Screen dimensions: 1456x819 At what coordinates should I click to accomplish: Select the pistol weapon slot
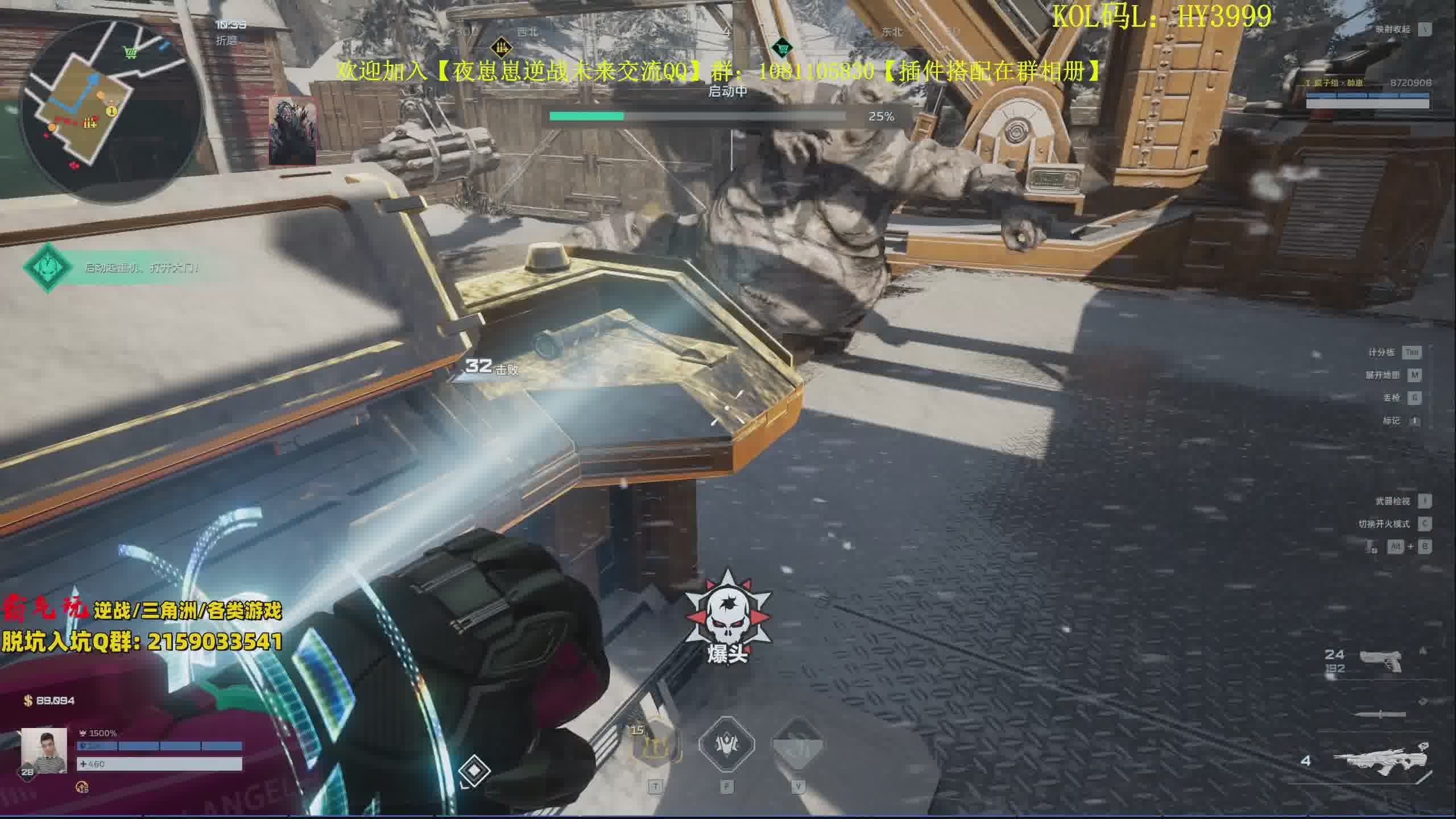(x=1381, y=661)
